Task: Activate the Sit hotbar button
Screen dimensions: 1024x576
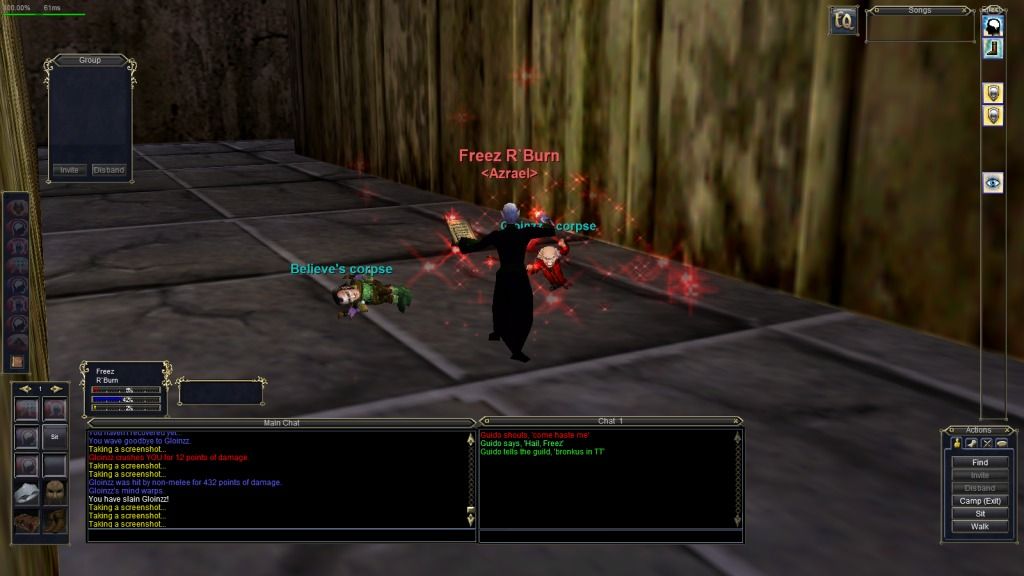Action: click(55, 437)
